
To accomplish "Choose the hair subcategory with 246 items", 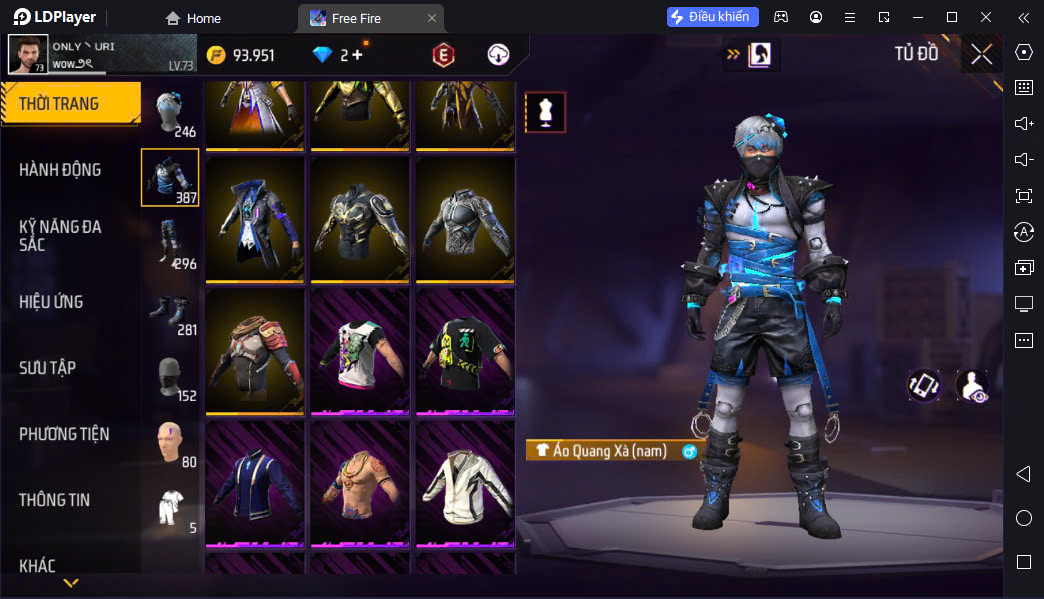I will 170,112.
